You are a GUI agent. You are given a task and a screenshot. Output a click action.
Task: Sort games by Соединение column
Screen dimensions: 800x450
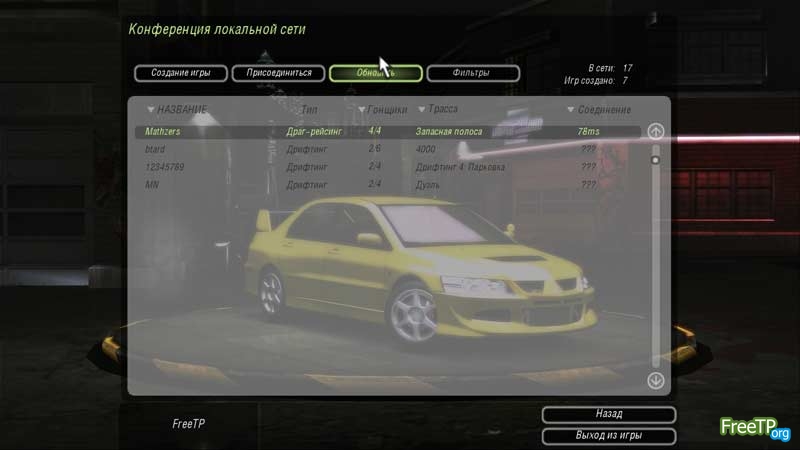click(x=600, y=109)
